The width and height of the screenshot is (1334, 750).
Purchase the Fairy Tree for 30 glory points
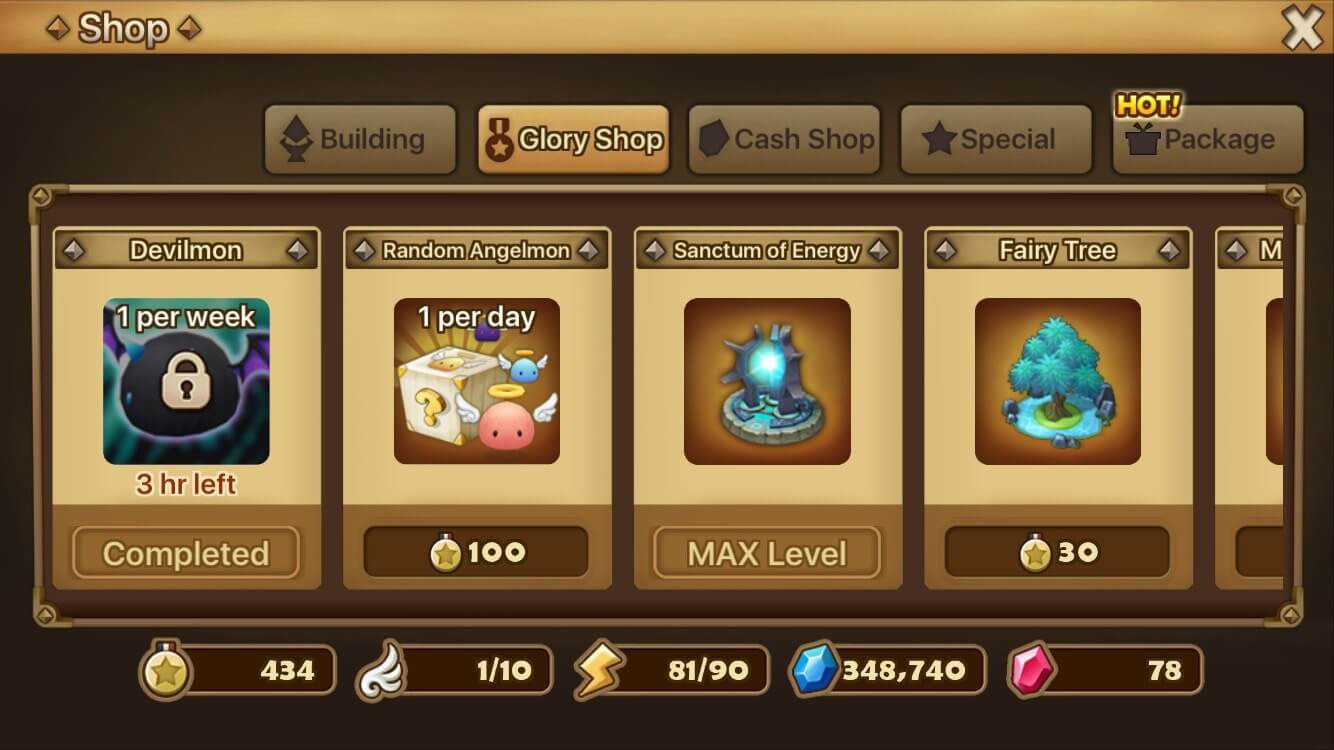[1057, 551]
